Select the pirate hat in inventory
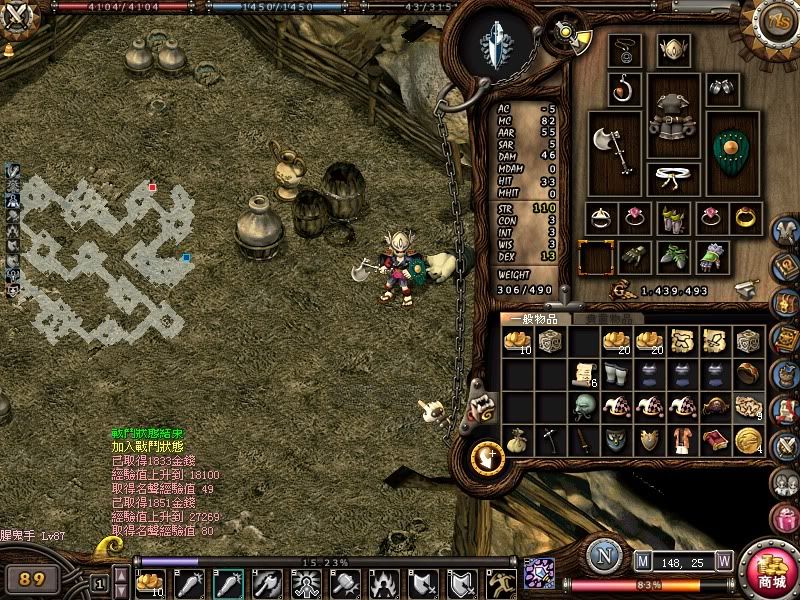This screenshot has width=800, height=600. pos(716,407)
